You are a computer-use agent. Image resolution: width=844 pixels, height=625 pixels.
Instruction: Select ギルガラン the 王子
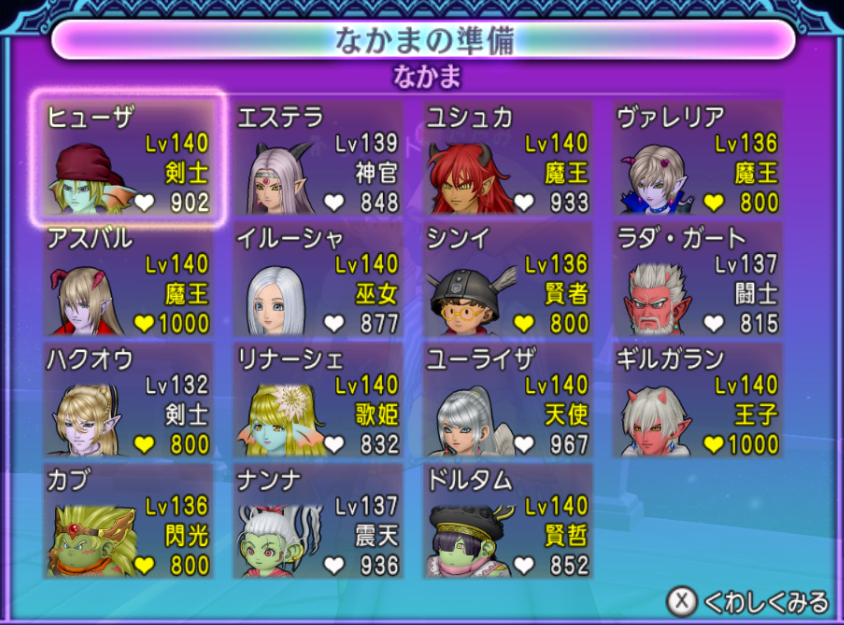pyautogui.click(x=698, y=400)
